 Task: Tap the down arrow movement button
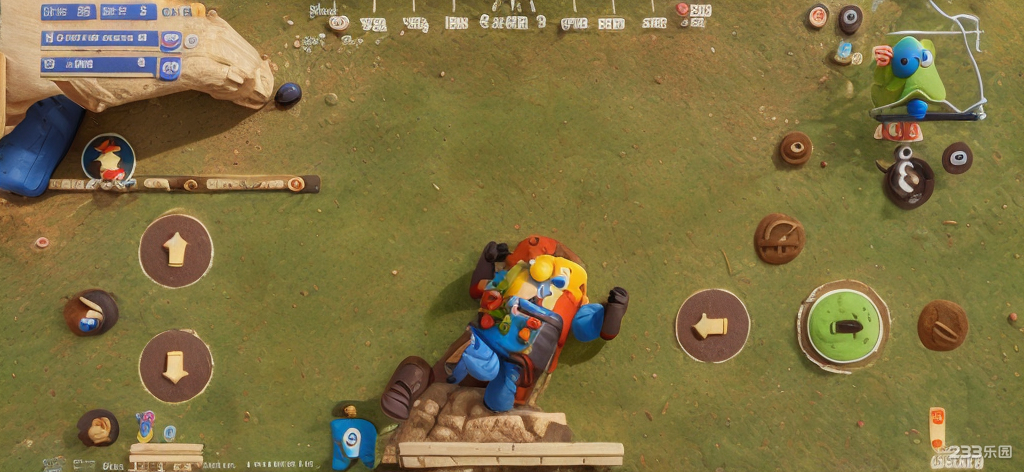click(176, 366)
